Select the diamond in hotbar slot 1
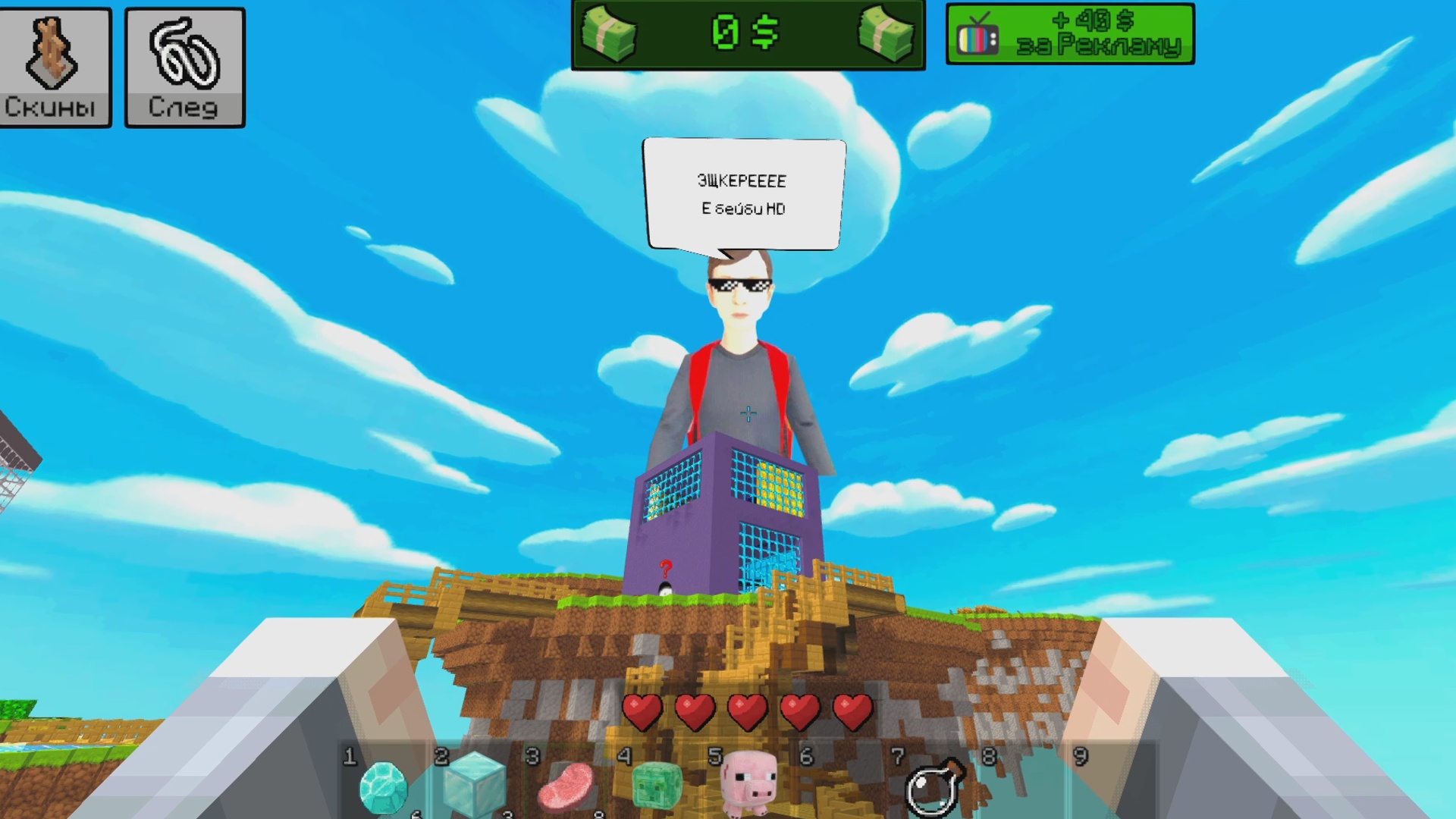 (385, 789)
